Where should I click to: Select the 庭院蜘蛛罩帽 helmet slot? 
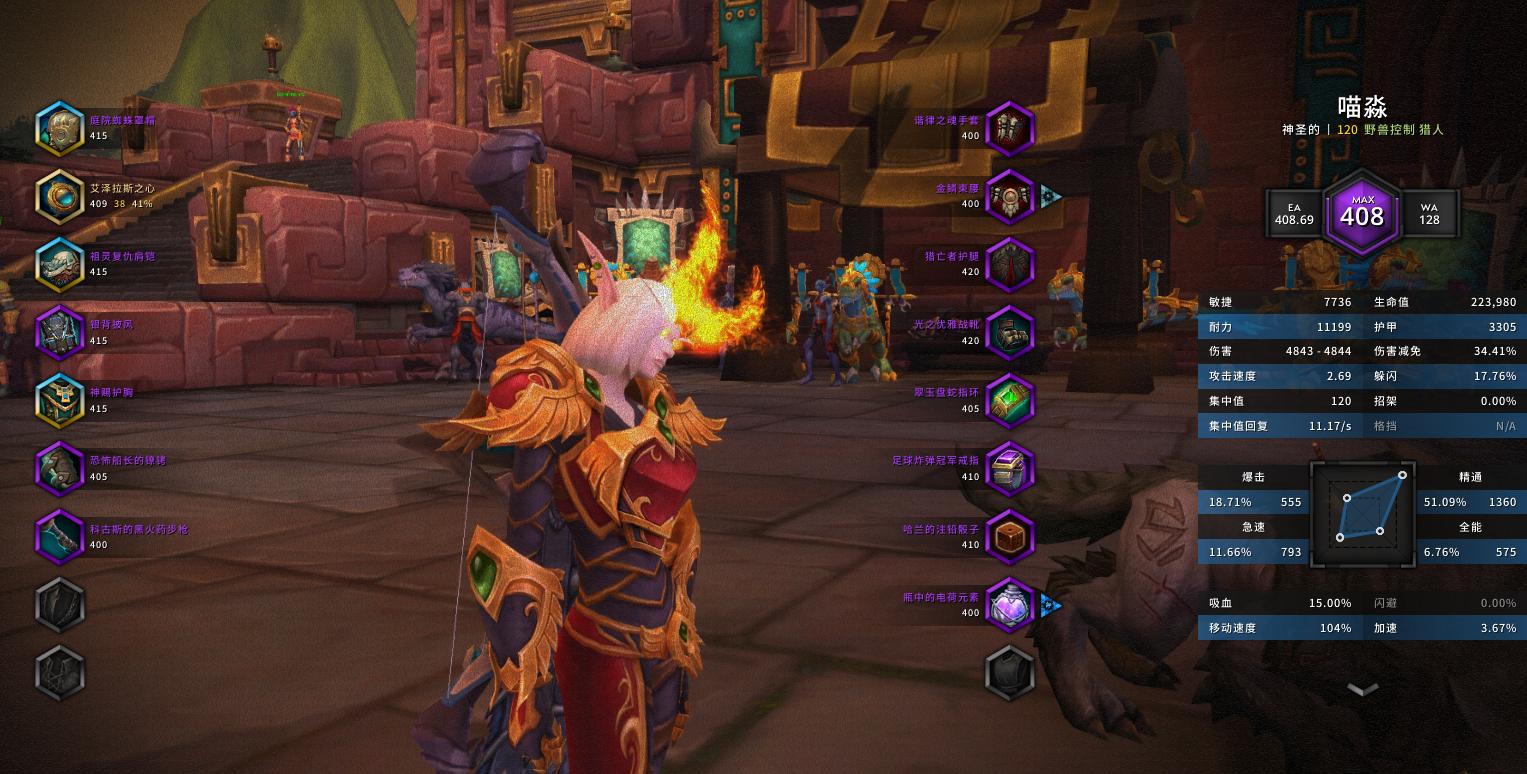pos(60,128)
